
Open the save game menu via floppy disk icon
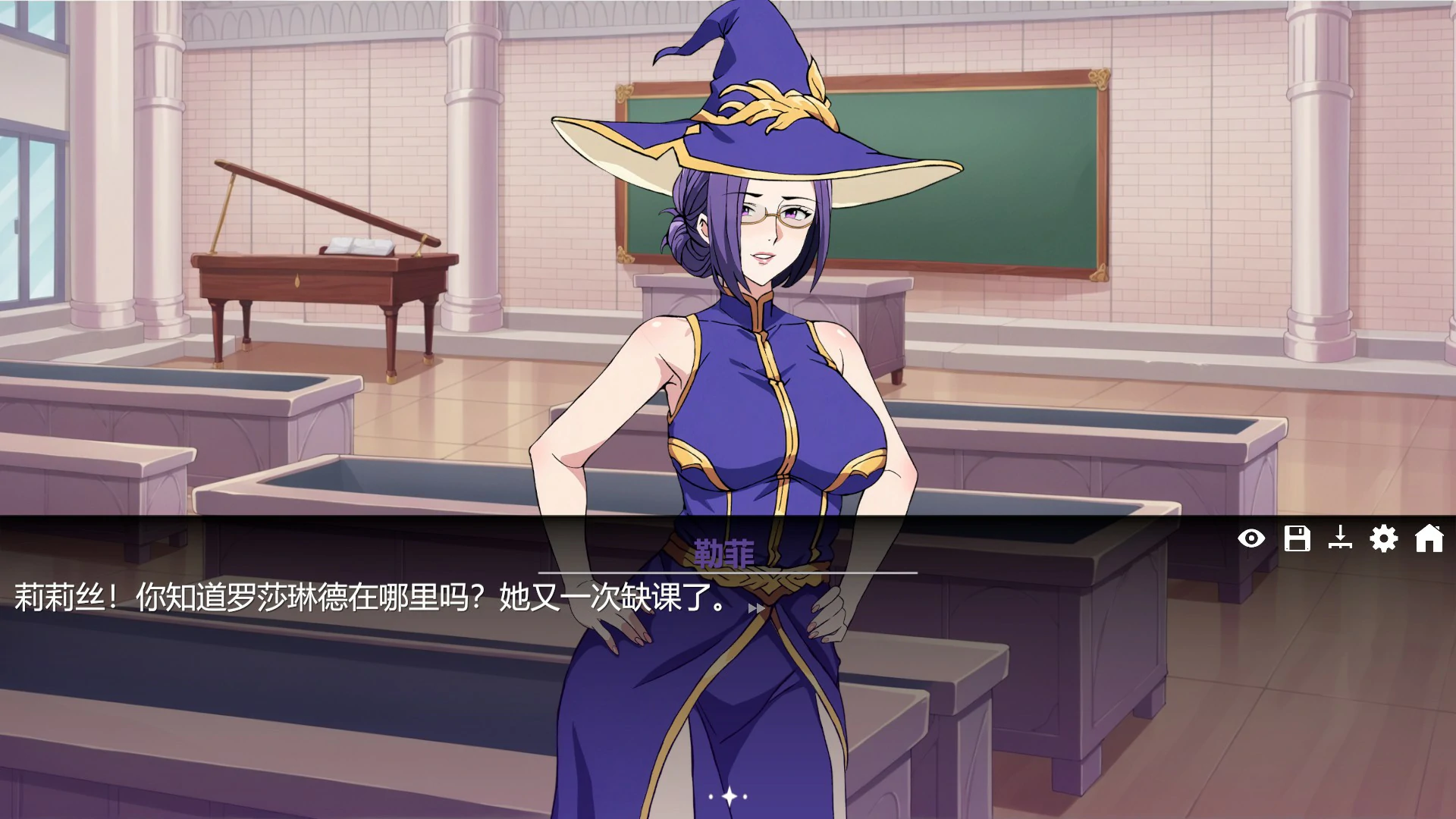click(x=1298, y=540)
